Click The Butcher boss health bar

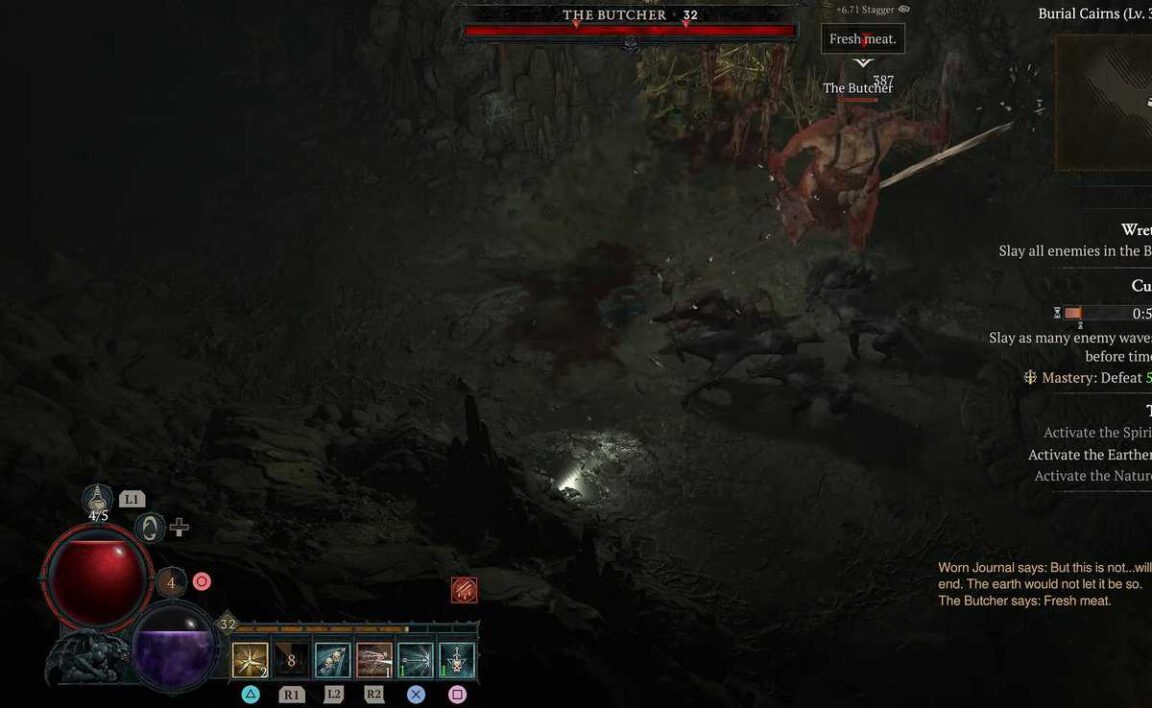coord(630,31)
